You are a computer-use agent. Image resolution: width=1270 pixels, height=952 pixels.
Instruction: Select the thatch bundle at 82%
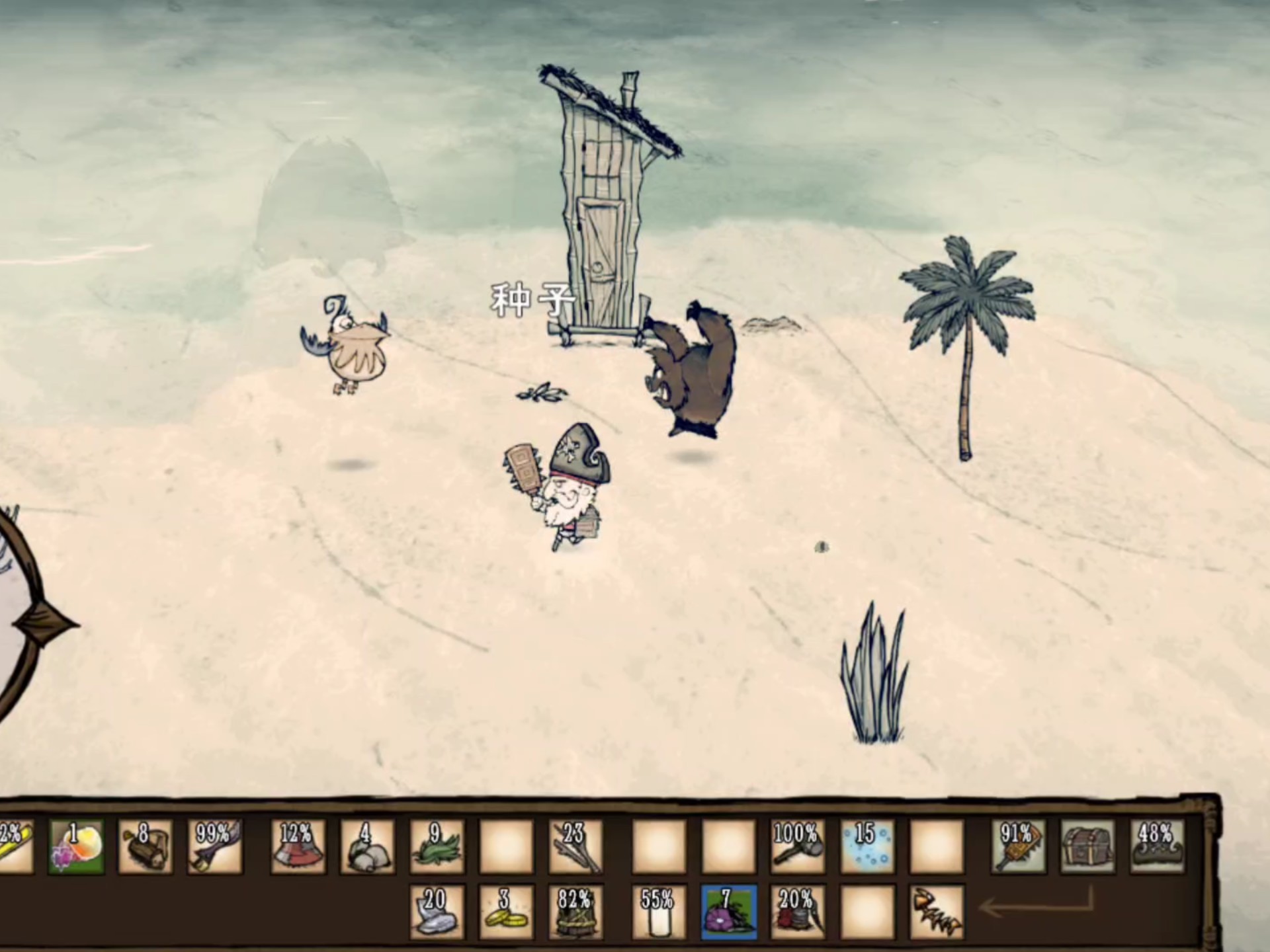pos(575,912)
